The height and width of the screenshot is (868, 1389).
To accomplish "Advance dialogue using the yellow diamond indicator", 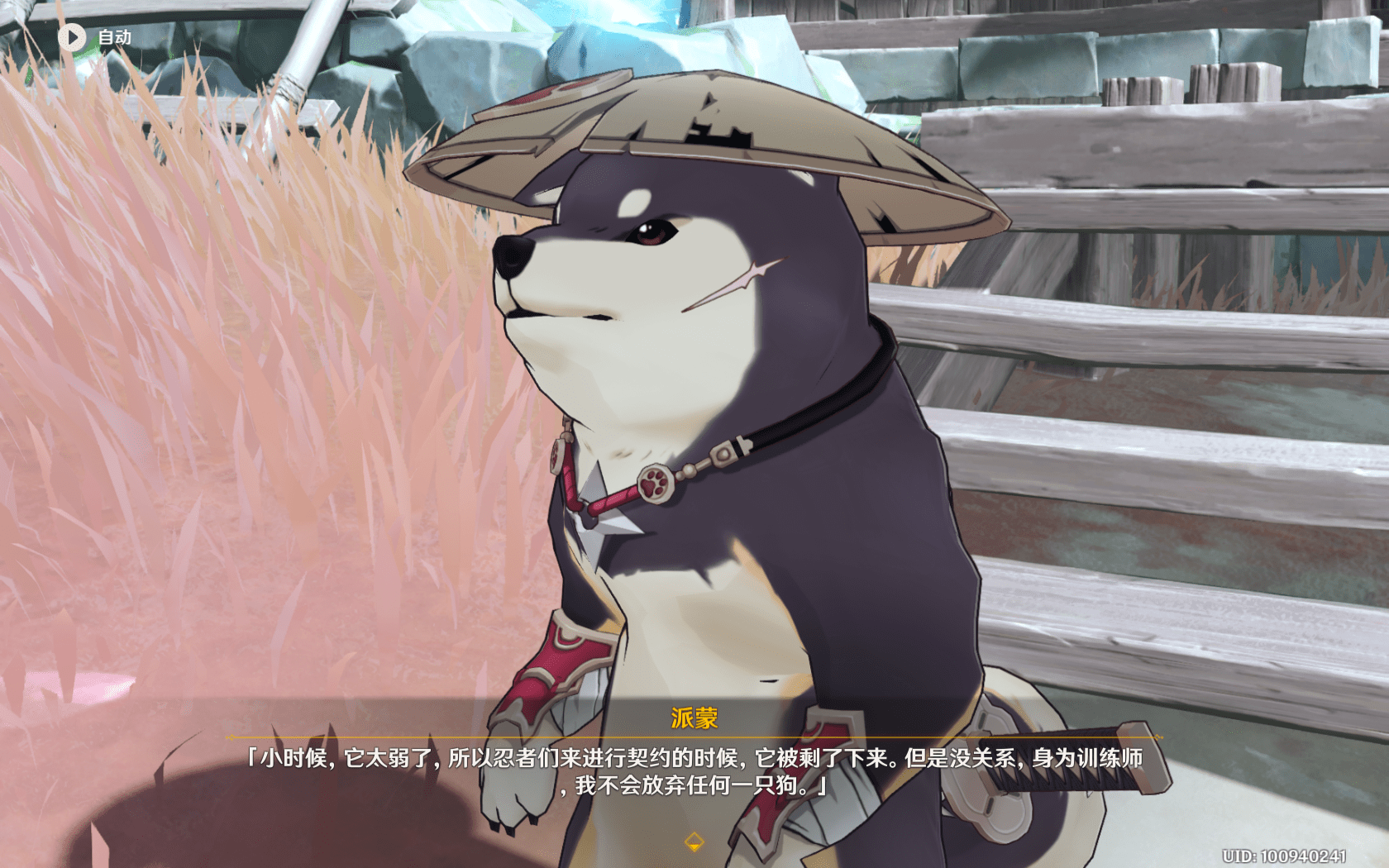I will tap(694, 842).
